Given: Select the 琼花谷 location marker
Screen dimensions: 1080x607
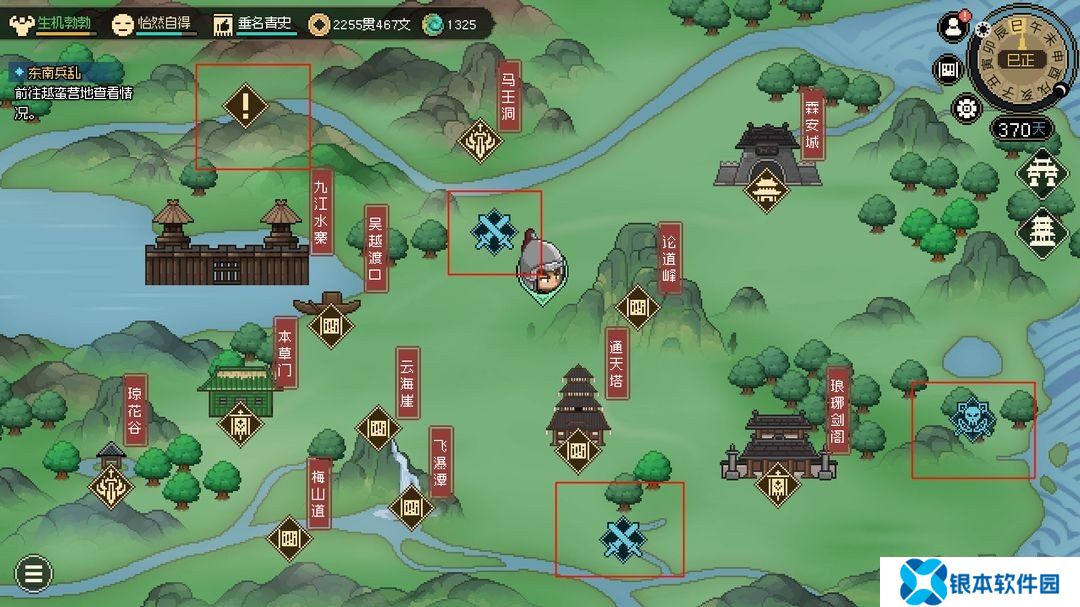Looking at the screenshot, I should tap(111, 486).
